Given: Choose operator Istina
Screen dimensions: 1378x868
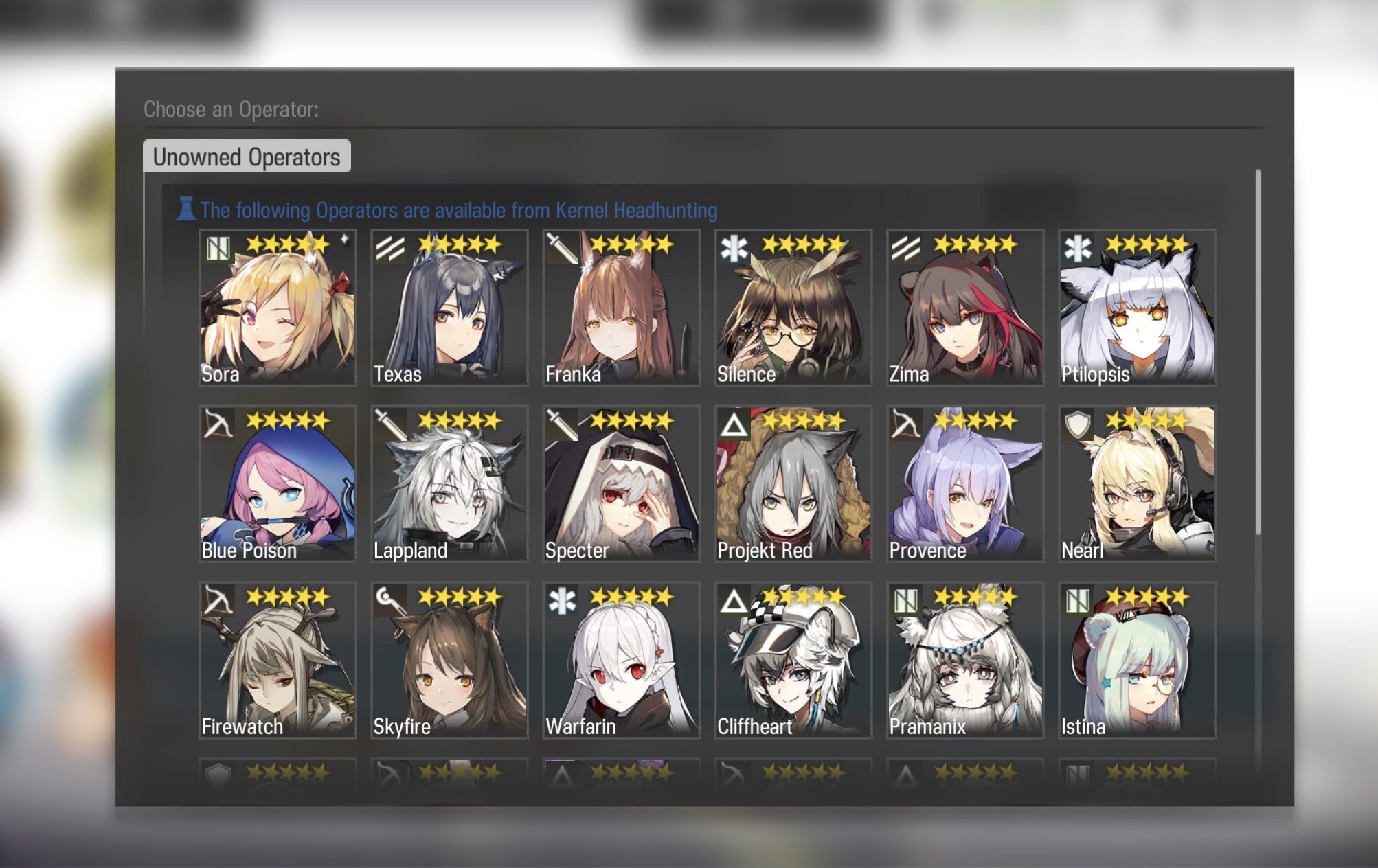Looking at the screenshot, I should point(1137,661).
